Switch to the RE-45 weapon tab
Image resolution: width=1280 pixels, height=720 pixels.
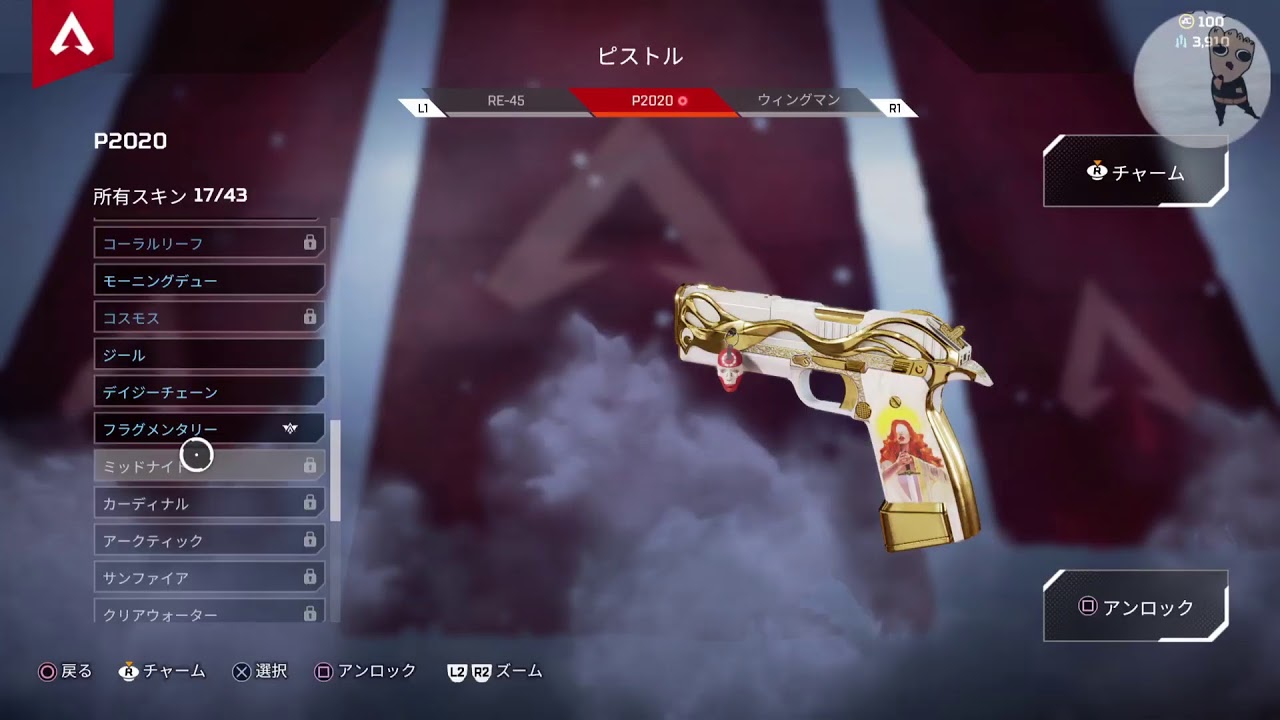click(506, 101)
